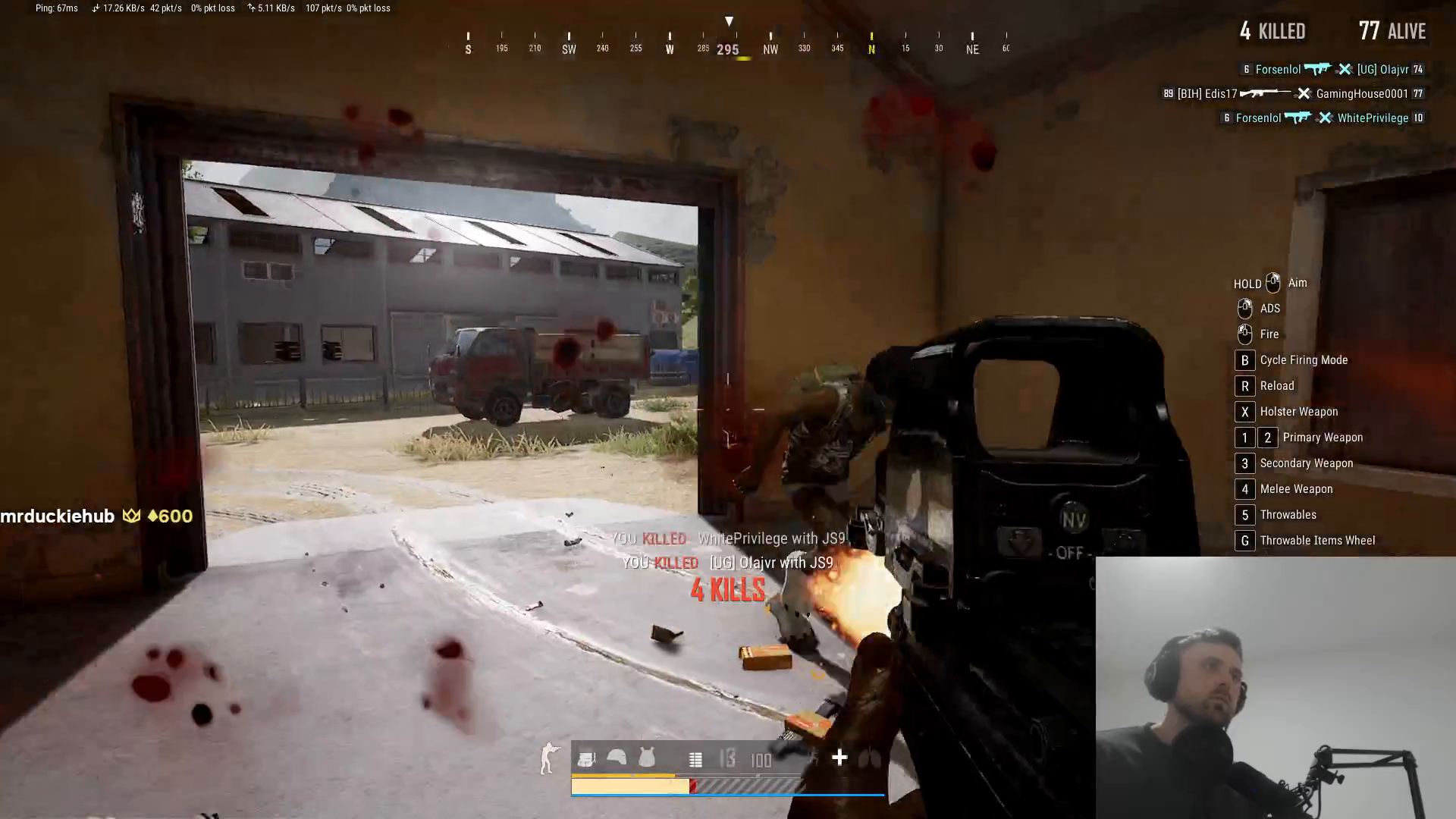Click the ADS mouse icon in keybind hints
The width and height of the screenshot is (1456, 819).
[x=1245, y=308]
